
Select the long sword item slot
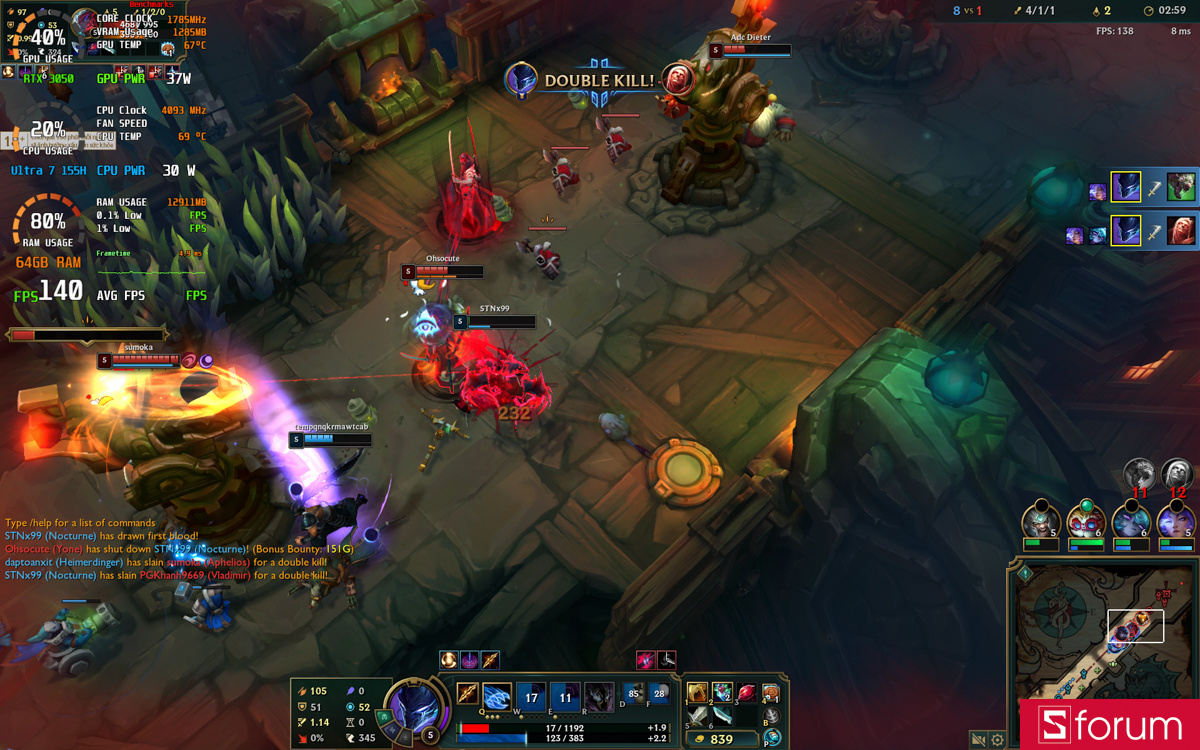(x=697, y=717)
